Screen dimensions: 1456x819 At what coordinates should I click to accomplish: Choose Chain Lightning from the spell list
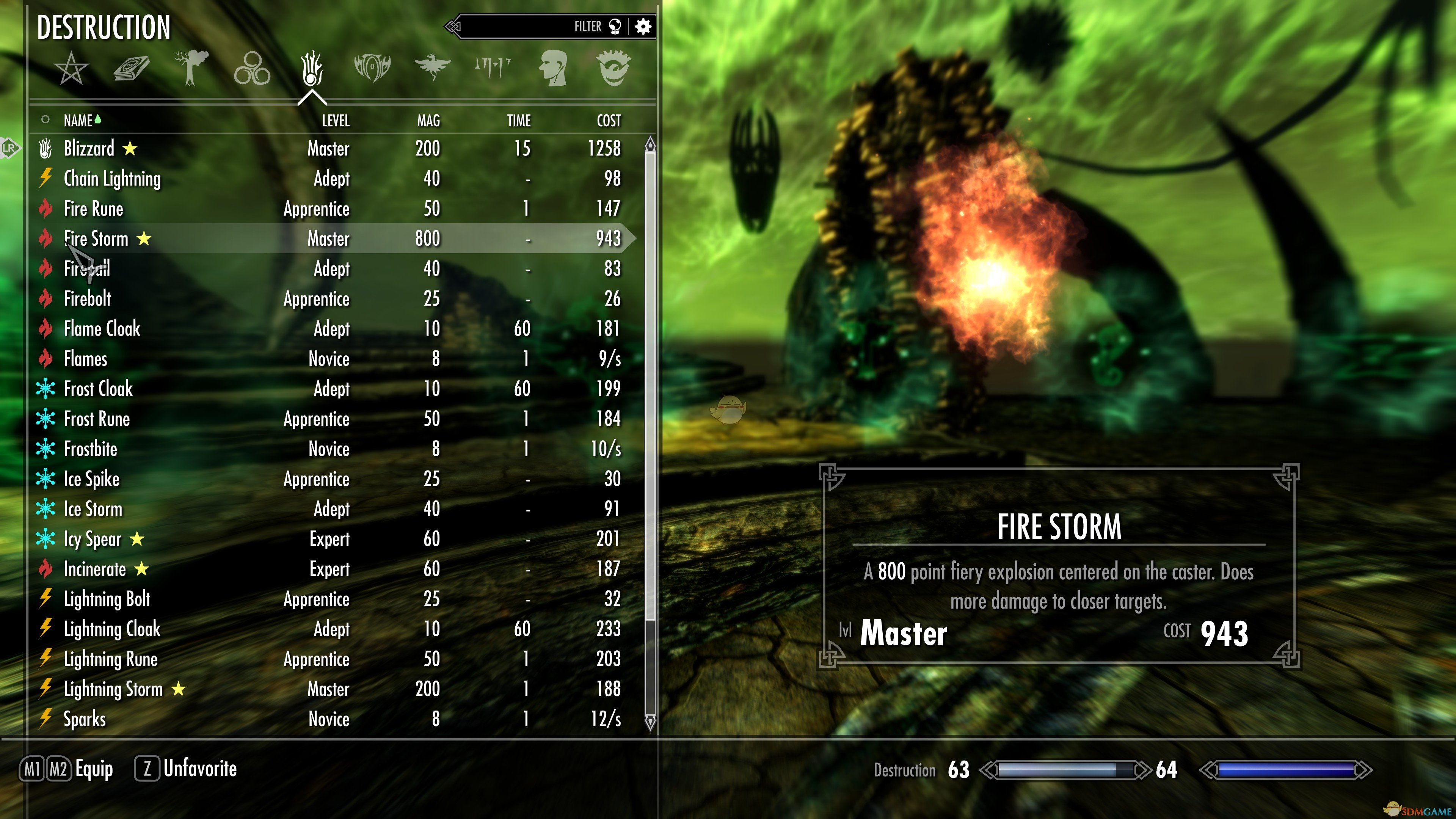pos(112,179)
